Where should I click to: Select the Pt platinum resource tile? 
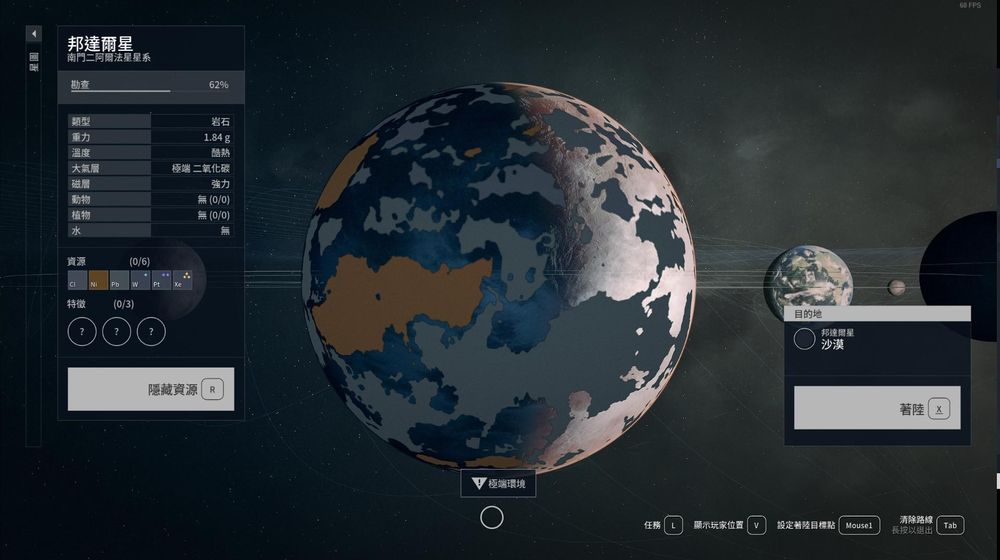coord(162,280)
